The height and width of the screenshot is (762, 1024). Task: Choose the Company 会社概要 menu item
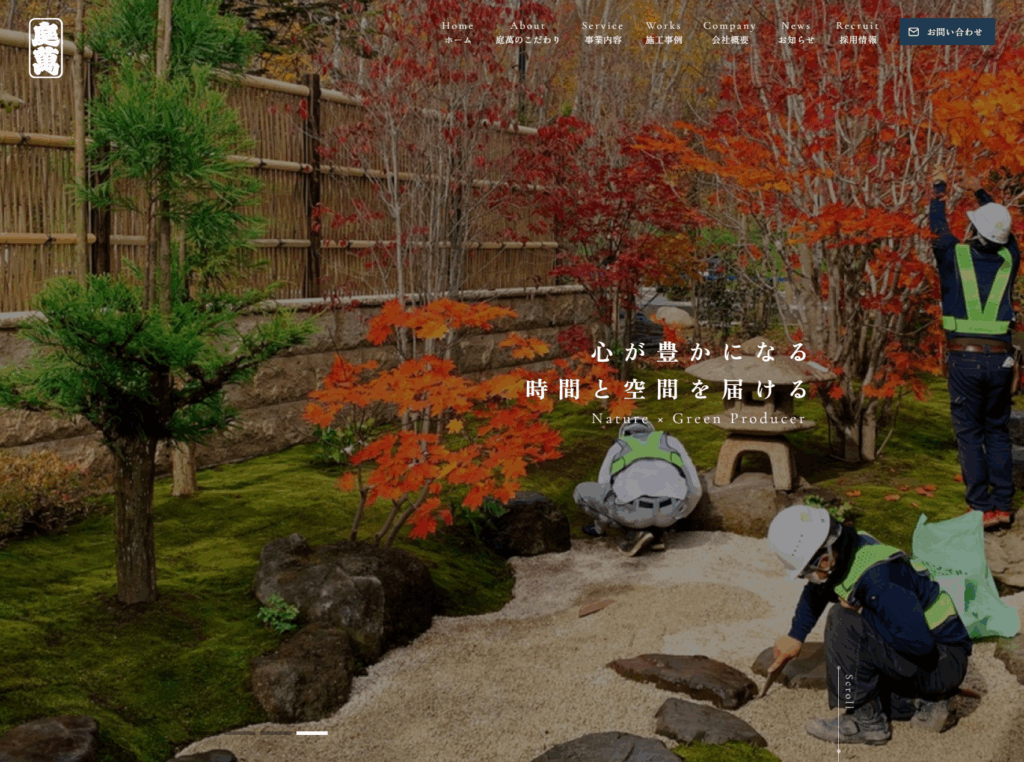(x=730, y=32)
